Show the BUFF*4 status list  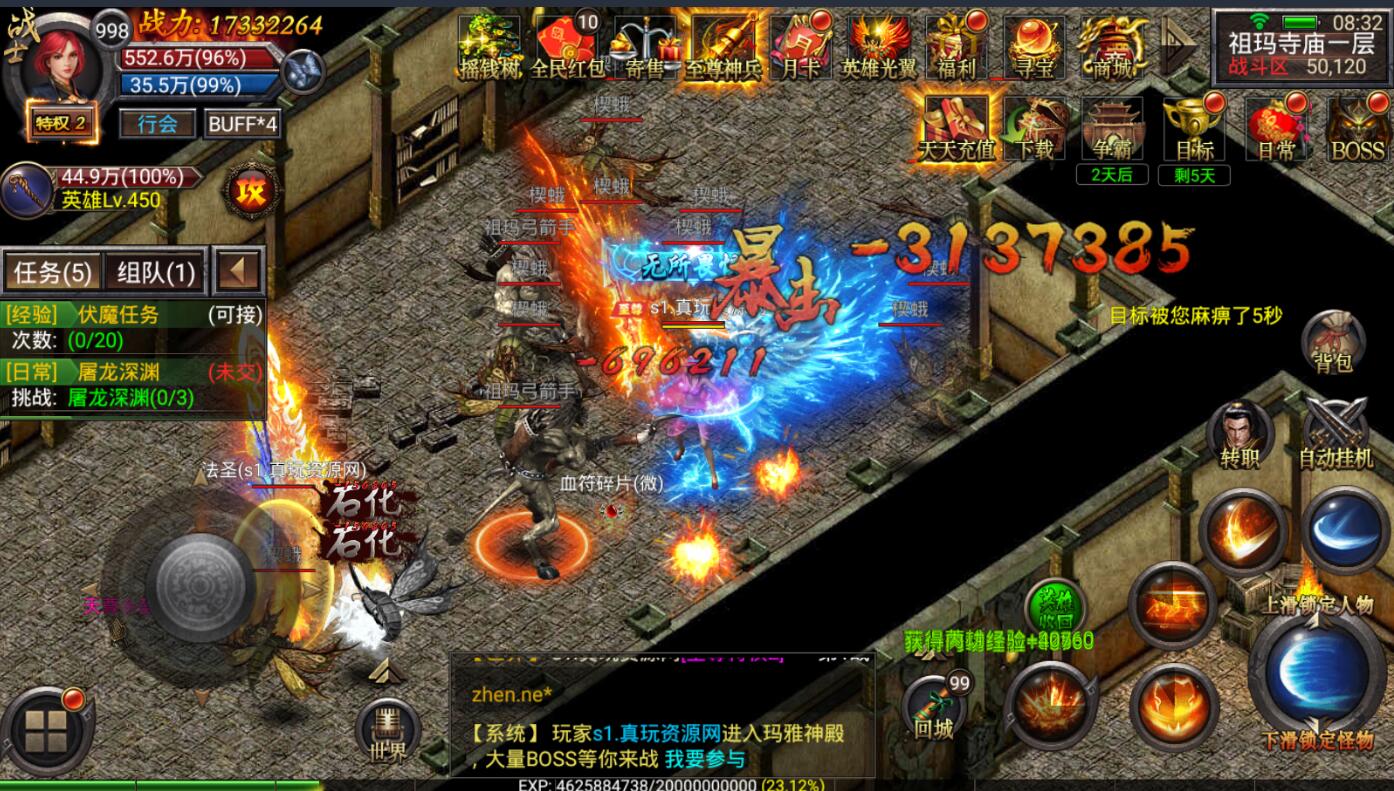point(241,124)
